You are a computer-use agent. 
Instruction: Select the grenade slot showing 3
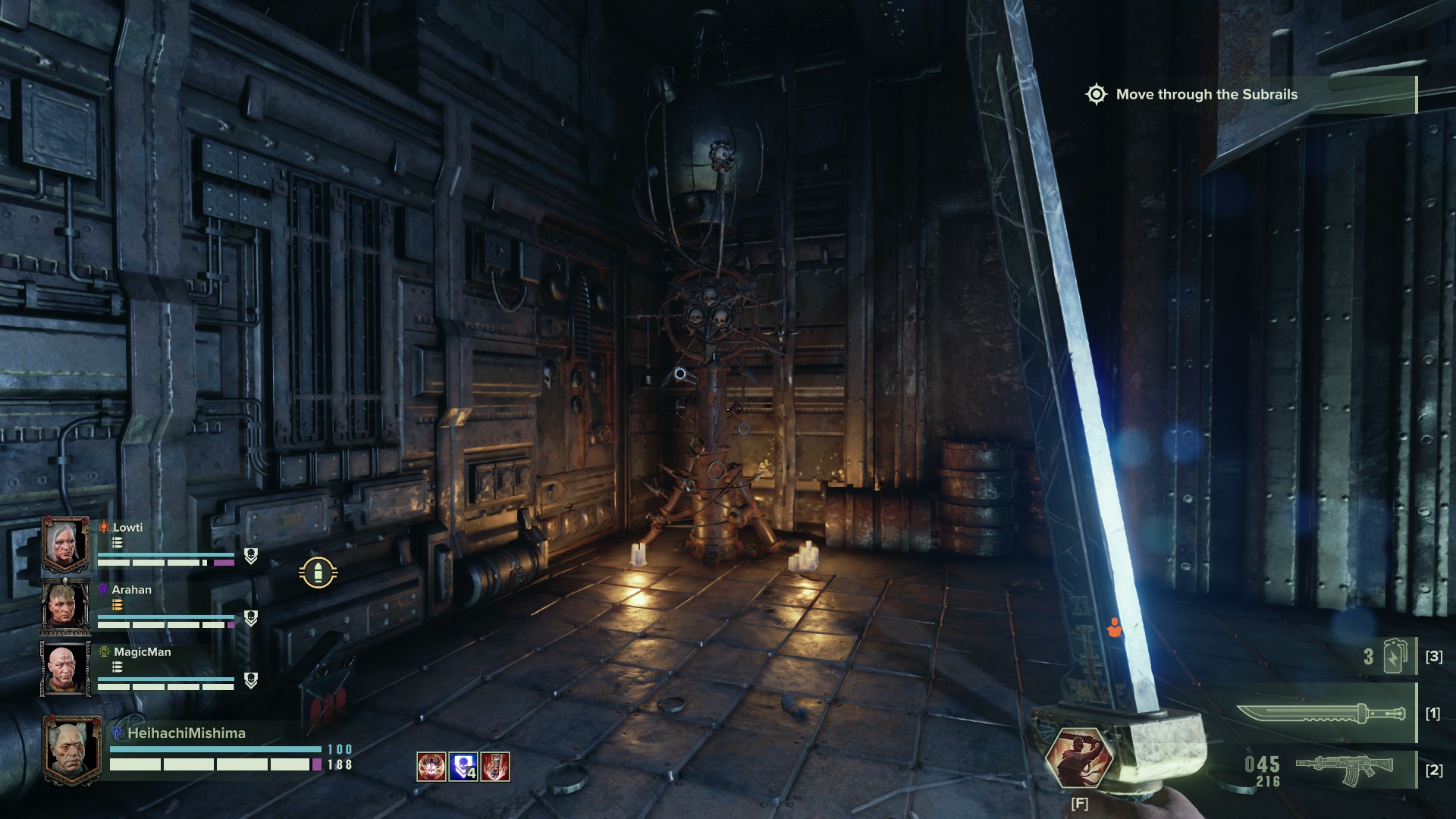point(1394,656)
